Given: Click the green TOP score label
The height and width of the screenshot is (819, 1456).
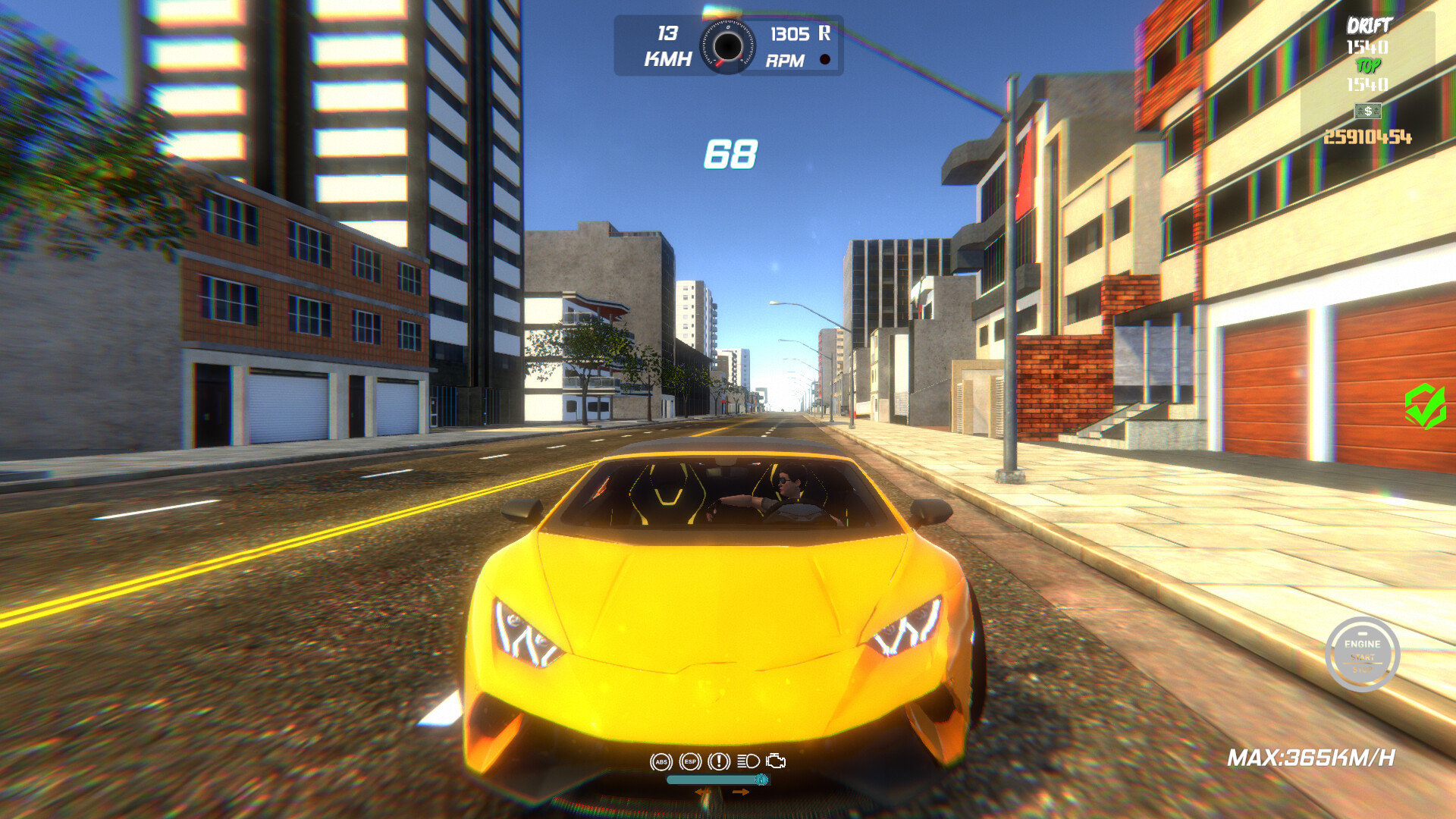Looking at the screenshot, I should [1369, 67].
